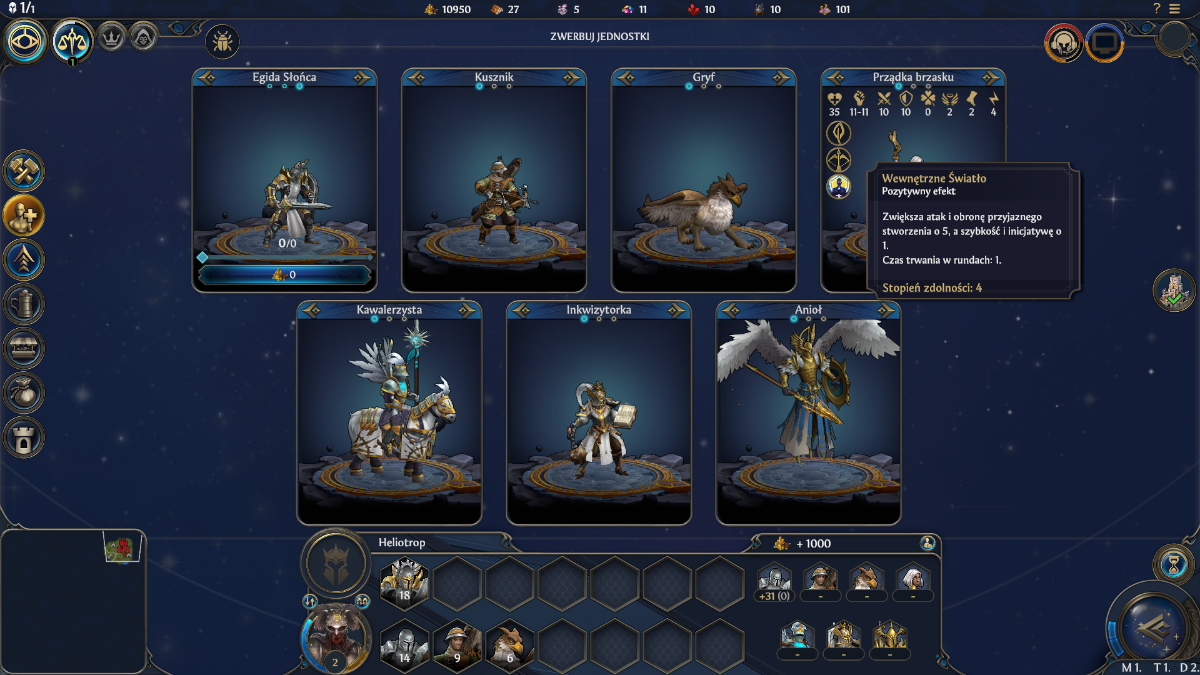This screenshot has width=1200, height=675.
Task: Click the scarab beetle icon
Action: (221, 42)
